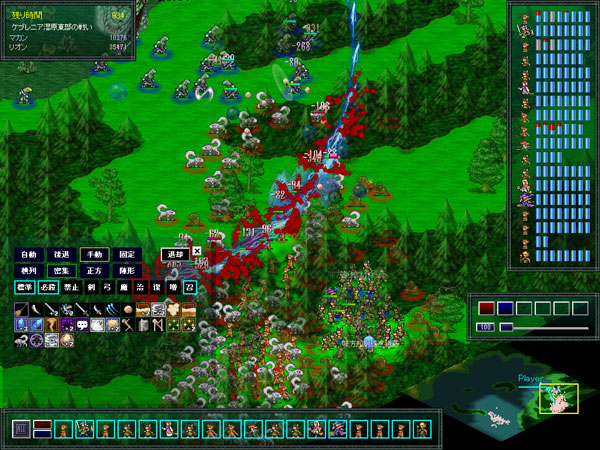Click the 退却 (withdraw) button
This screenshot has height=450, width=600.
175,254
